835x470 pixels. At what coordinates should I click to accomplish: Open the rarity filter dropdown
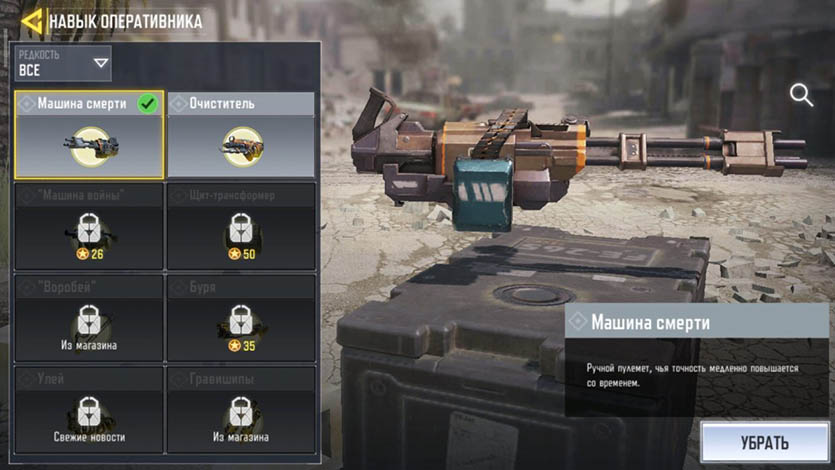pyautogui.click(x=63, y=63)
